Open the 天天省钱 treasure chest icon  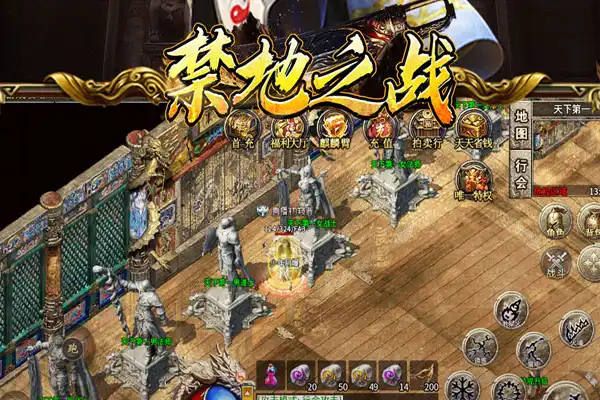472,126
